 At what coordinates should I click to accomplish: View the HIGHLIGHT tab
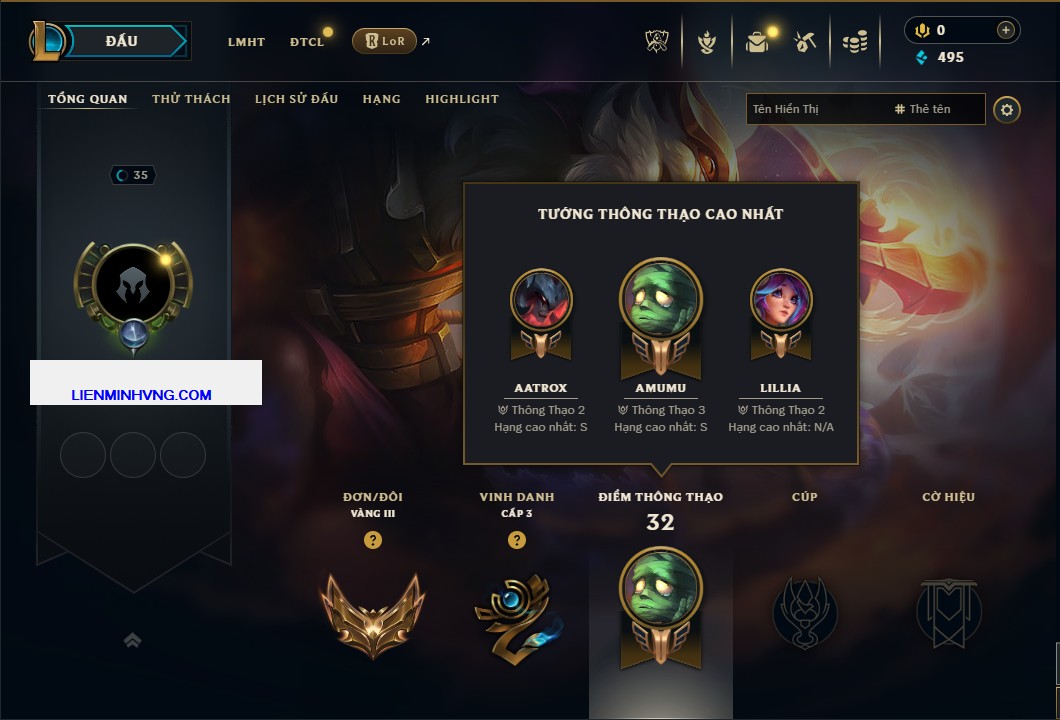click(x=461, y=99)
